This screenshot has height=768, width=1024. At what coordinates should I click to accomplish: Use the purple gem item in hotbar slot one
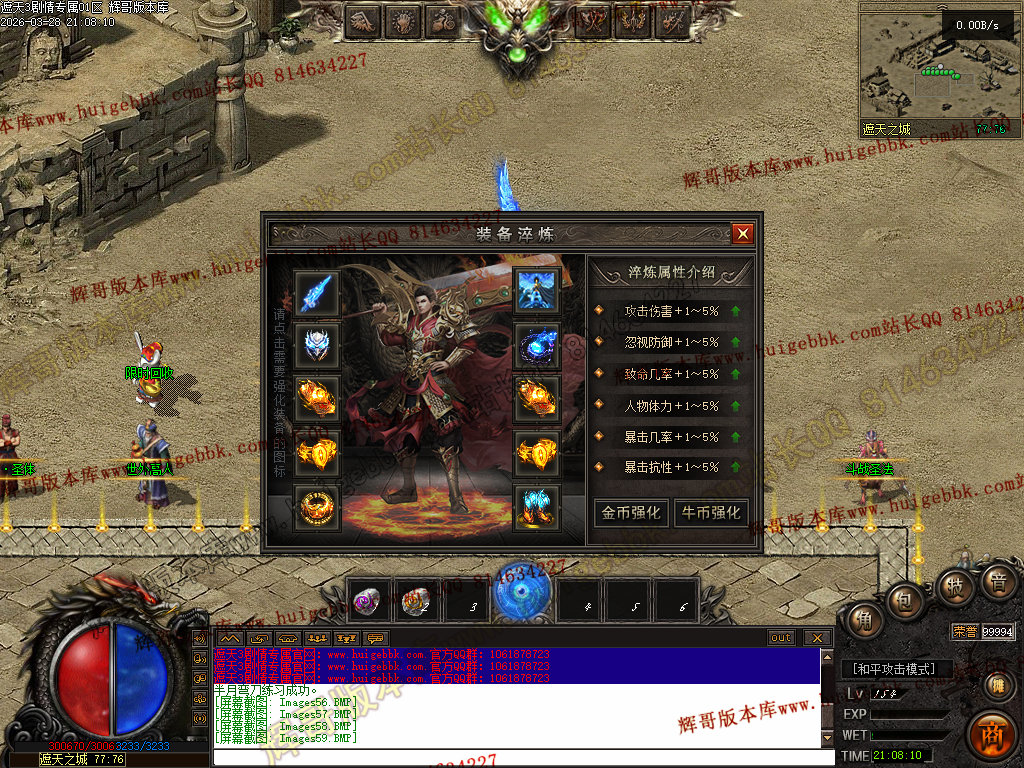click(x=368, y=601)
